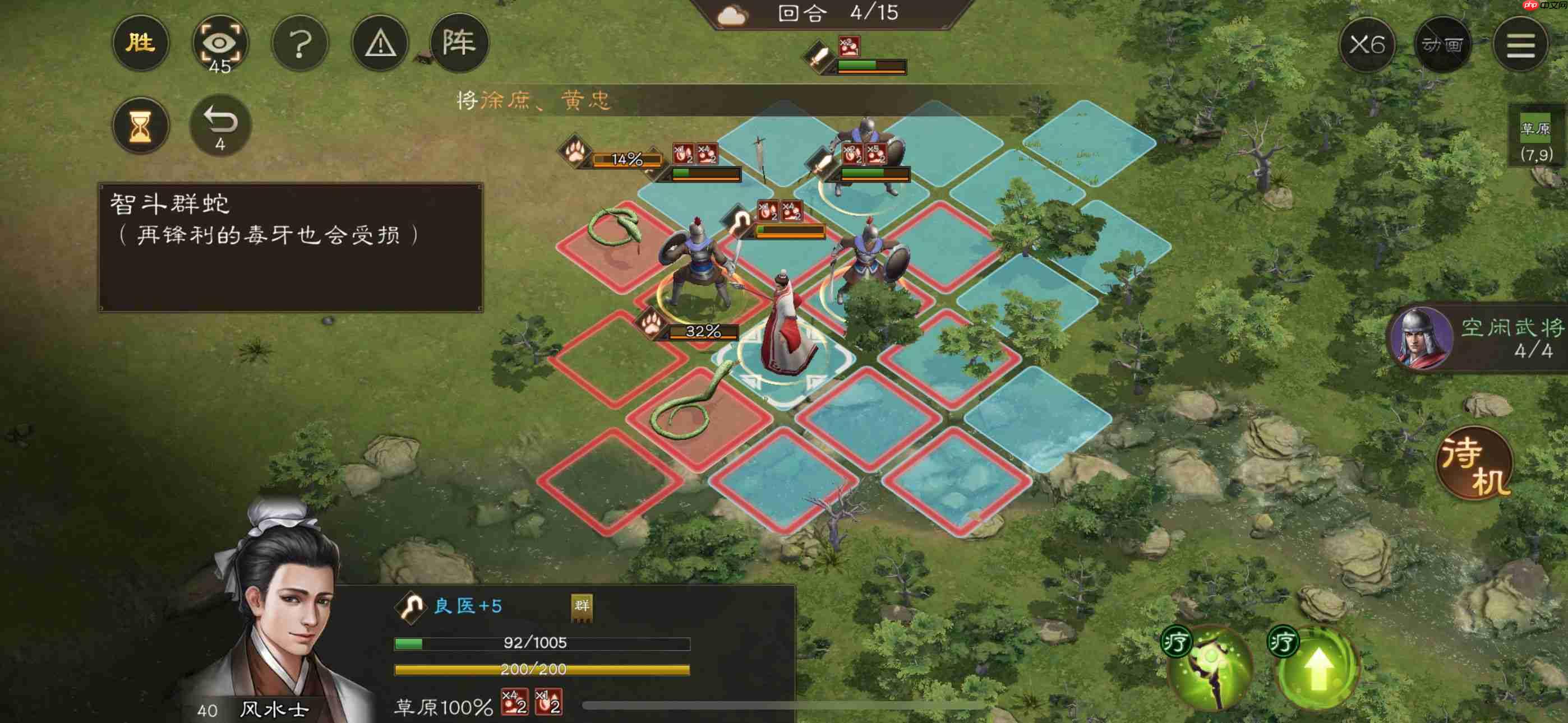This screenshot has height=723, width=1568.
Task: Click the hourglass turn timer icon
Action: pos(141,124)
